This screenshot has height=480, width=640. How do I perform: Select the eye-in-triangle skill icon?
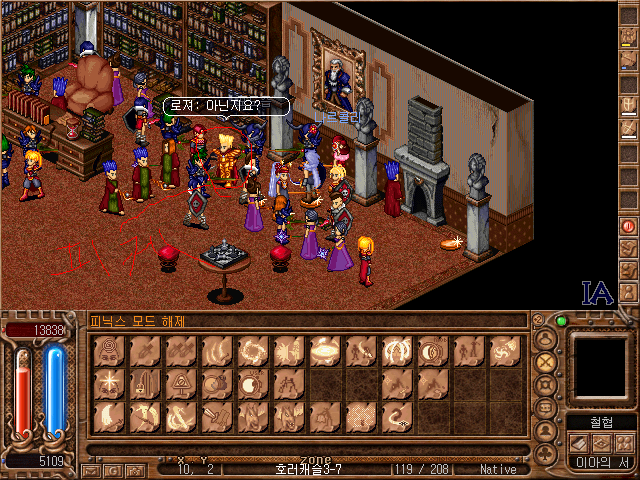coord(180,383)
